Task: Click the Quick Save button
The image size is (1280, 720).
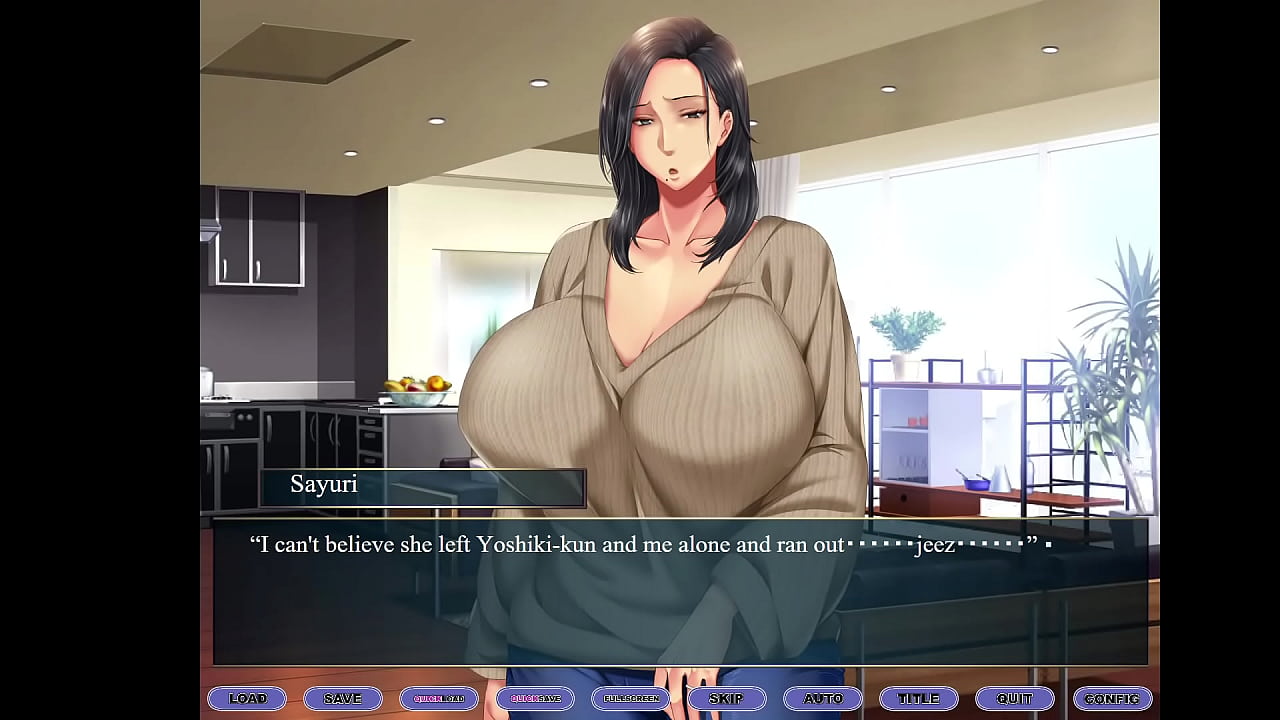Action: point(535,698)
